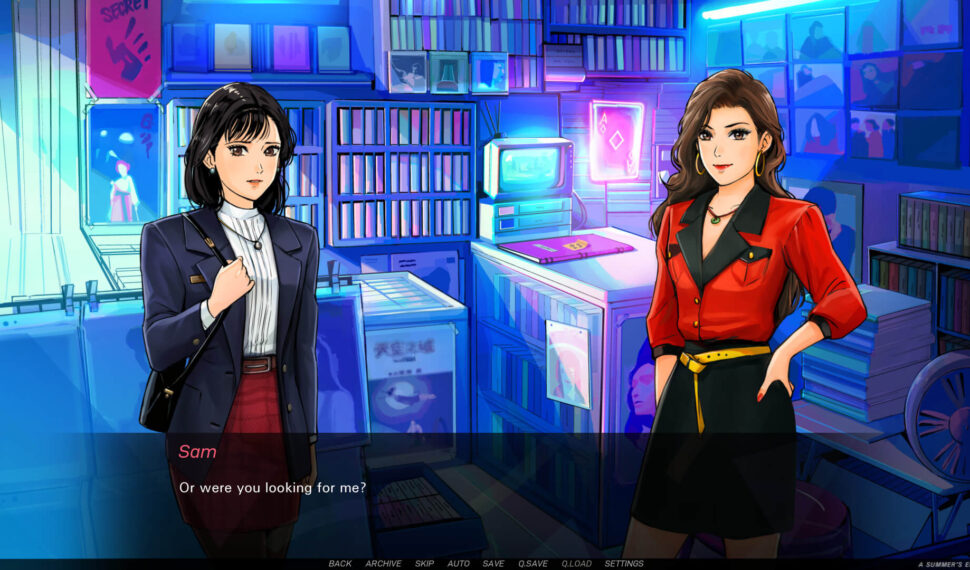Go back to the previous line with BACK

(x=340, y=564)
